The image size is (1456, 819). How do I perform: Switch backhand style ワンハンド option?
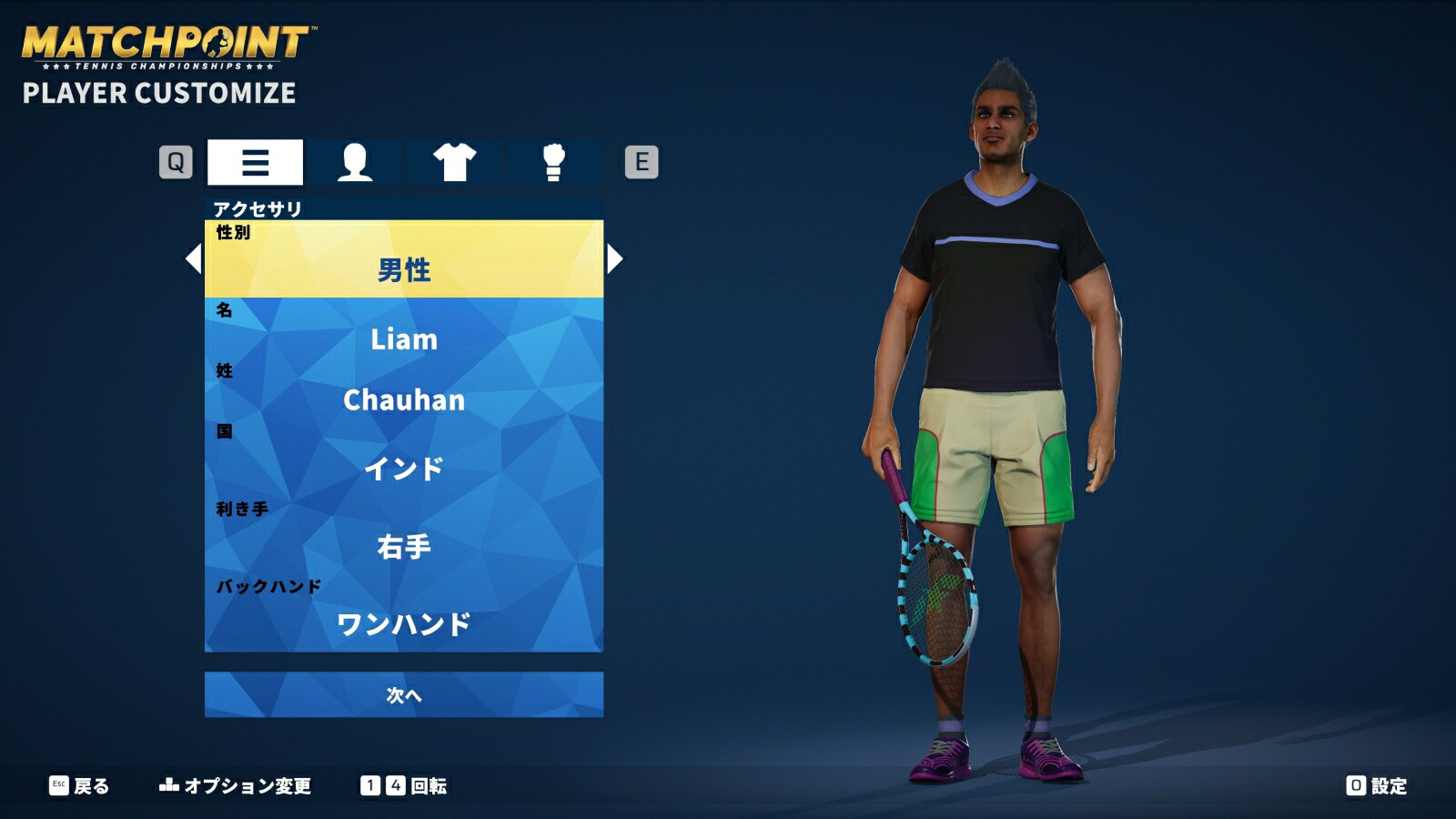pos(405,622)
